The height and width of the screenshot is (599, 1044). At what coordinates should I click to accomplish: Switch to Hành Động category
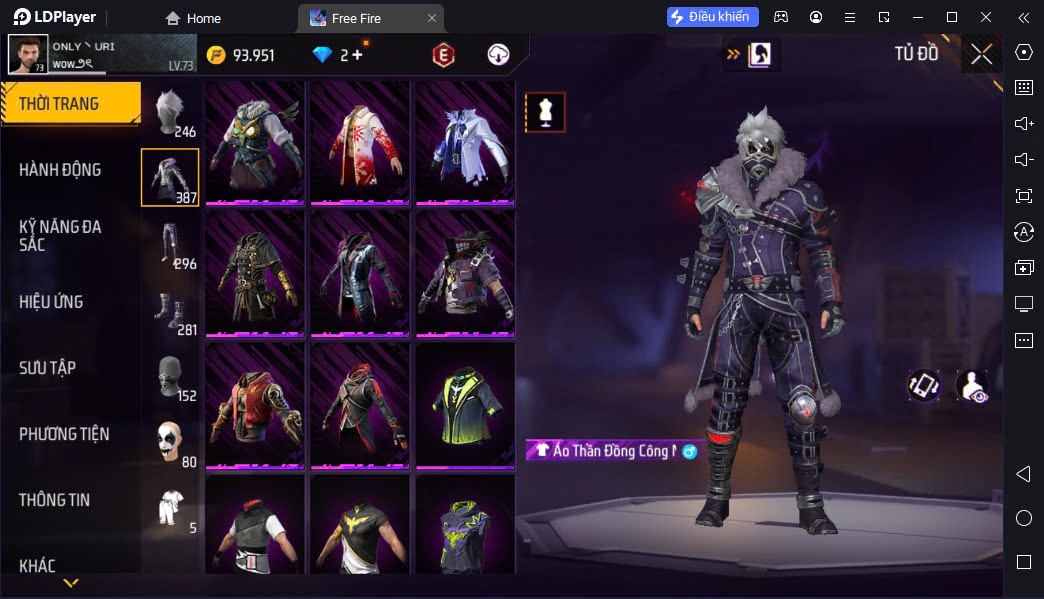60,170
